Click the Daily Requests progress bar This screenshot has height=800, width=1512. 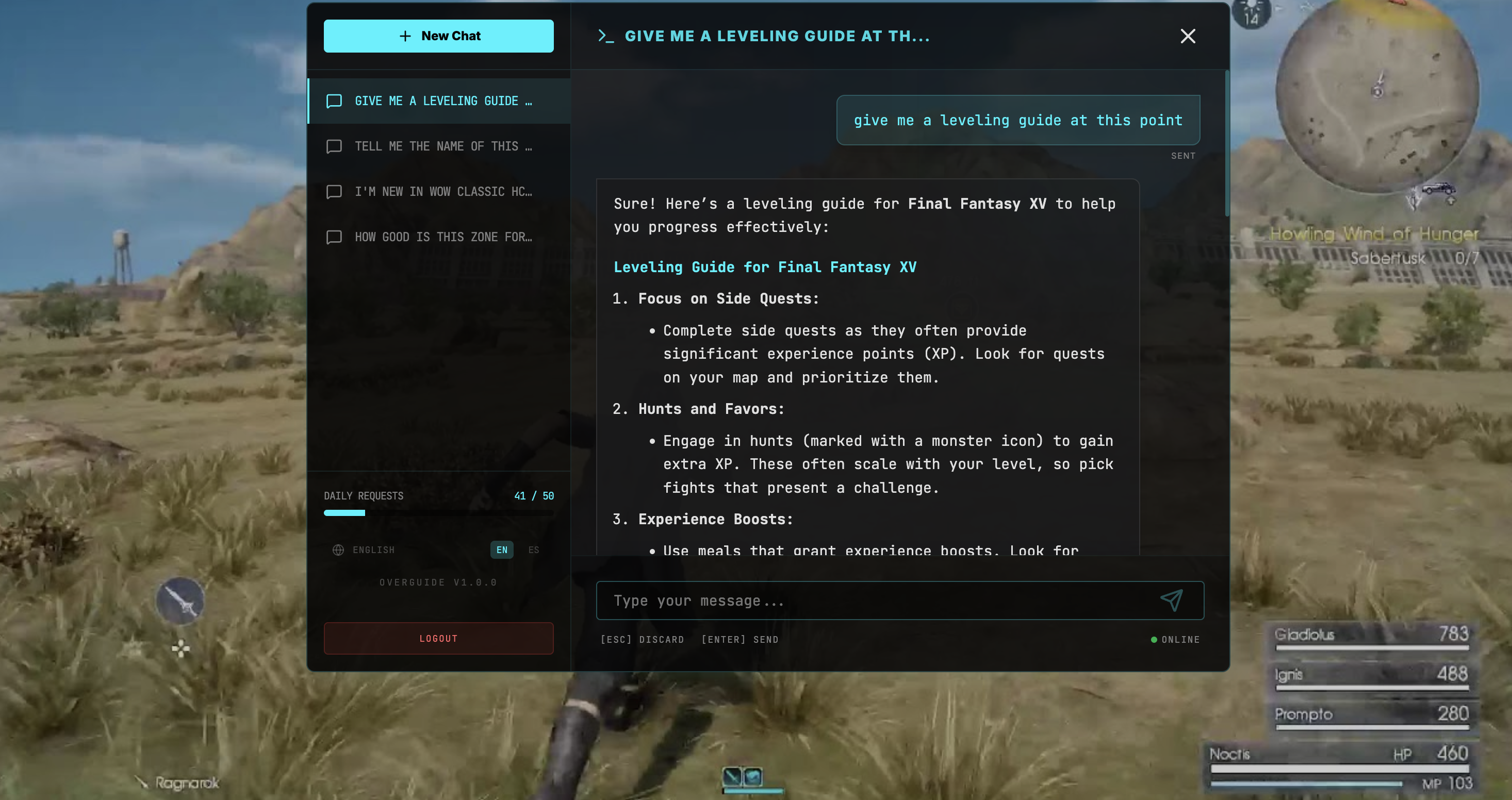coord(438,512)
